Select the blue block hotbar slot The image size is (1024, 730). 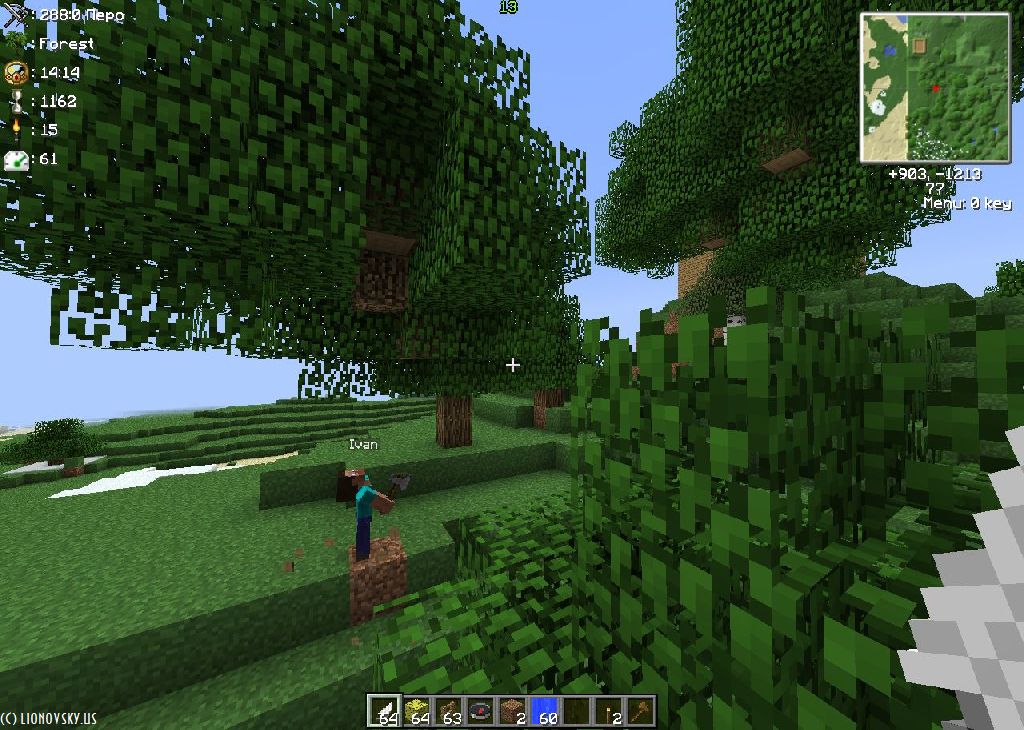[x=545, y=710]
